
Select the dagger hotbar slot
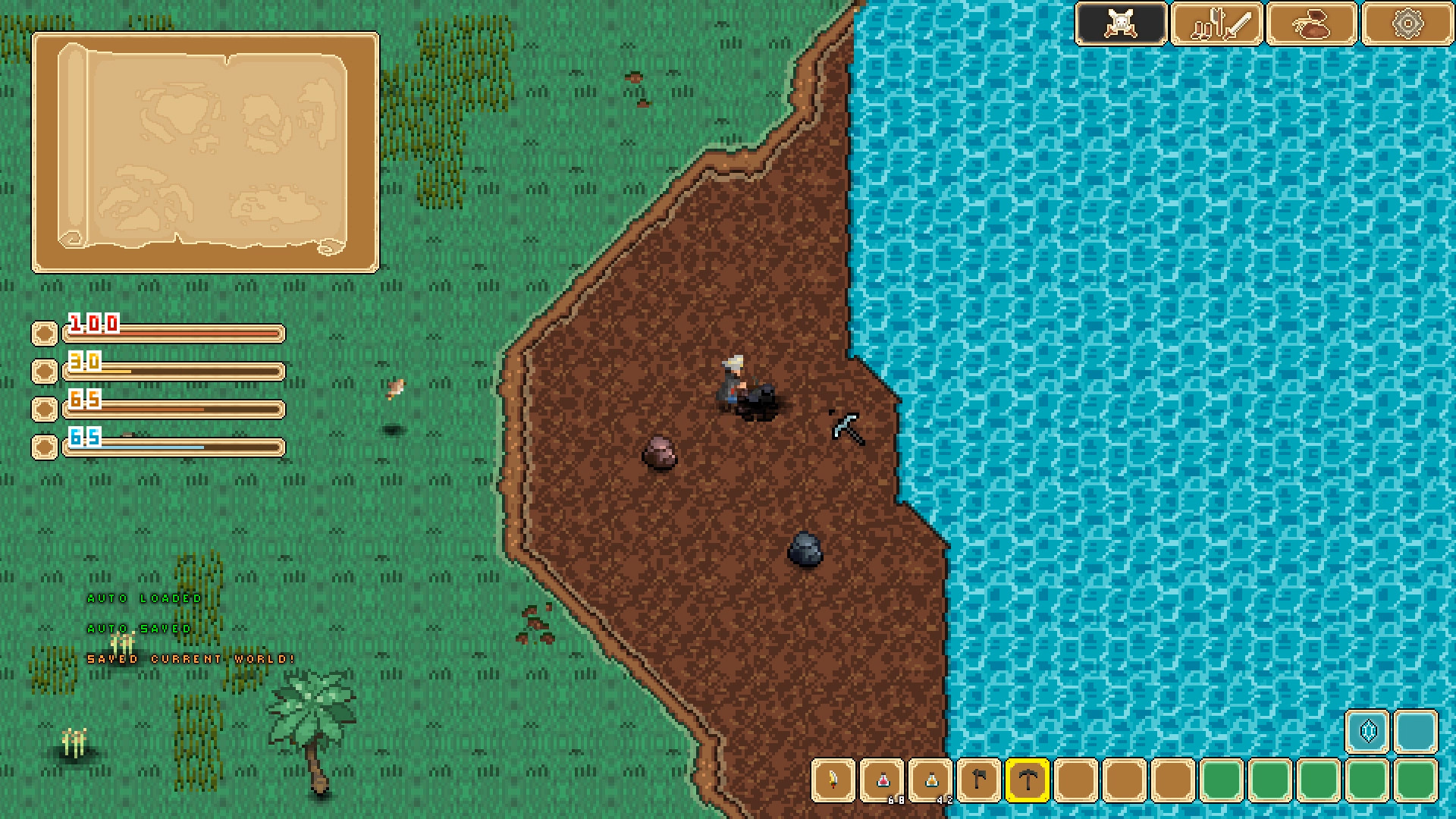pyautogui.click(x=834, y=780)
